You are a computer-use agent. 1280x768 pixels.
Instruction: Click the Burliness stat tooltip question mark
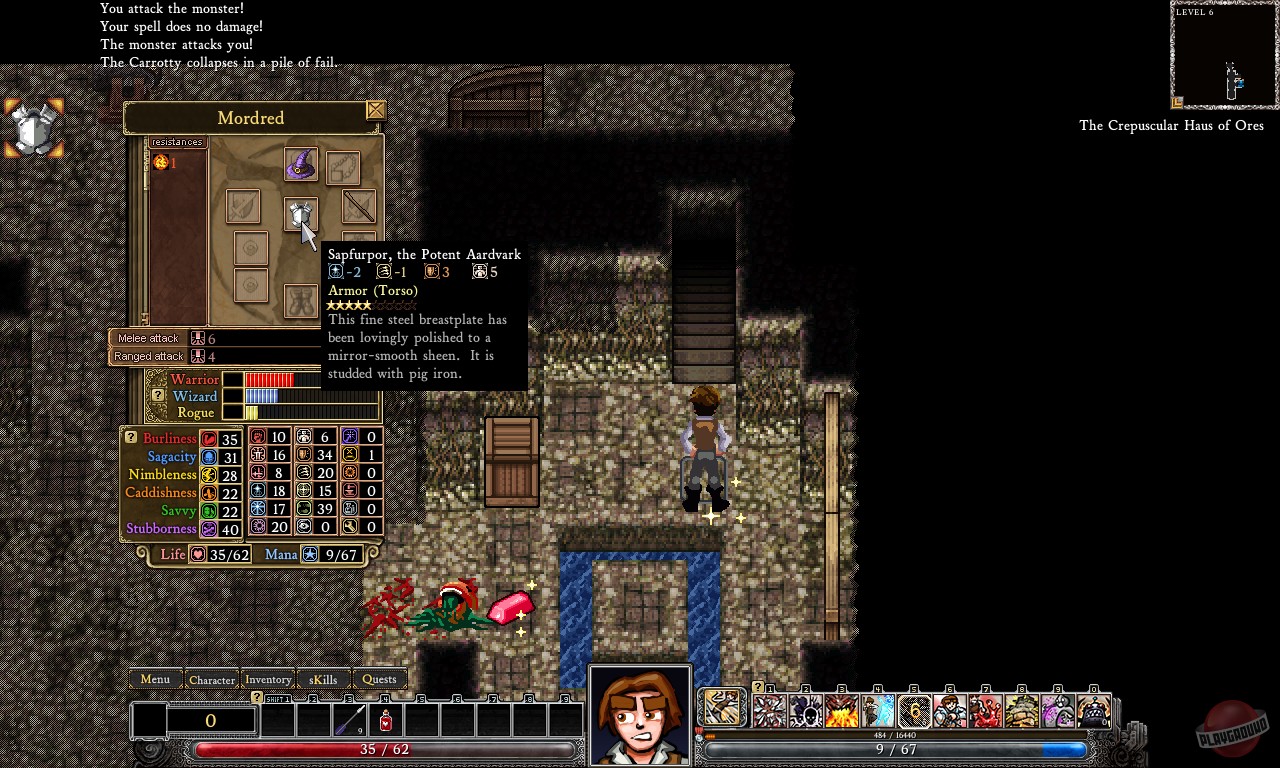[130, 437]
